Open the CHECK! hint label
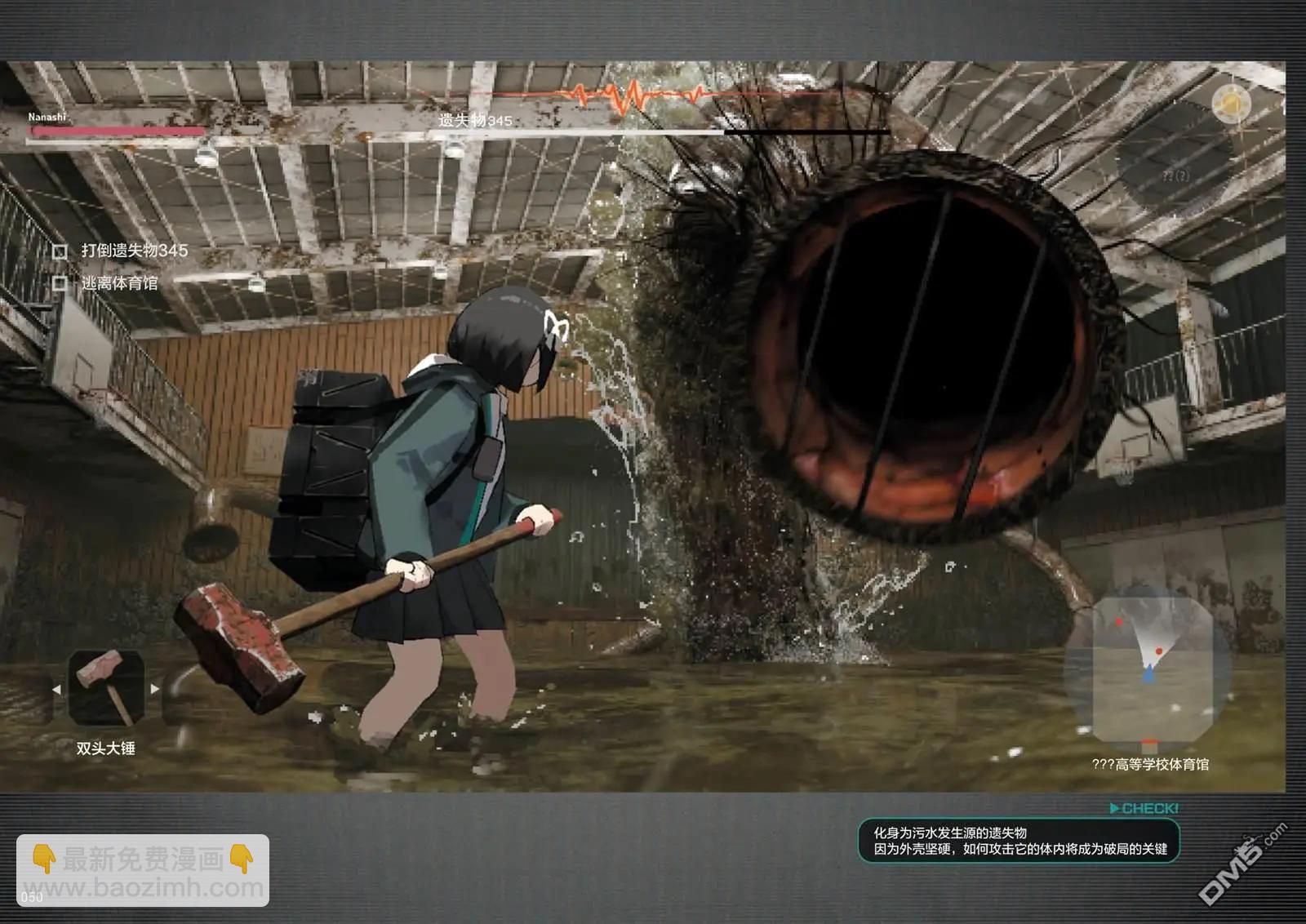Viewport: 1306px width, 924px height. 1144,808
